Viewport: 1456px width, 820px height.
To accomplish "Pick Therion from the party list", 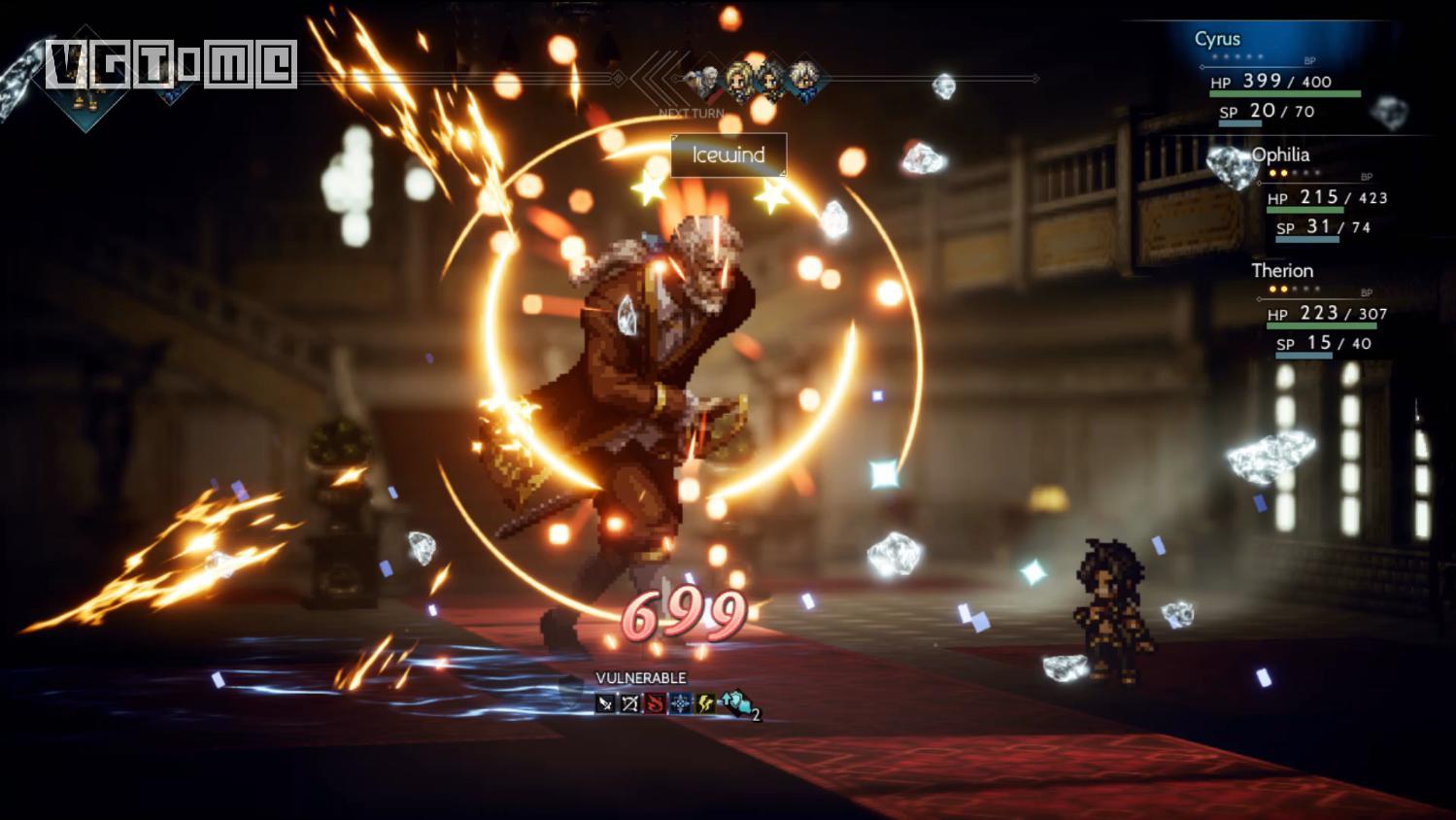I will tap(1281, 271).
